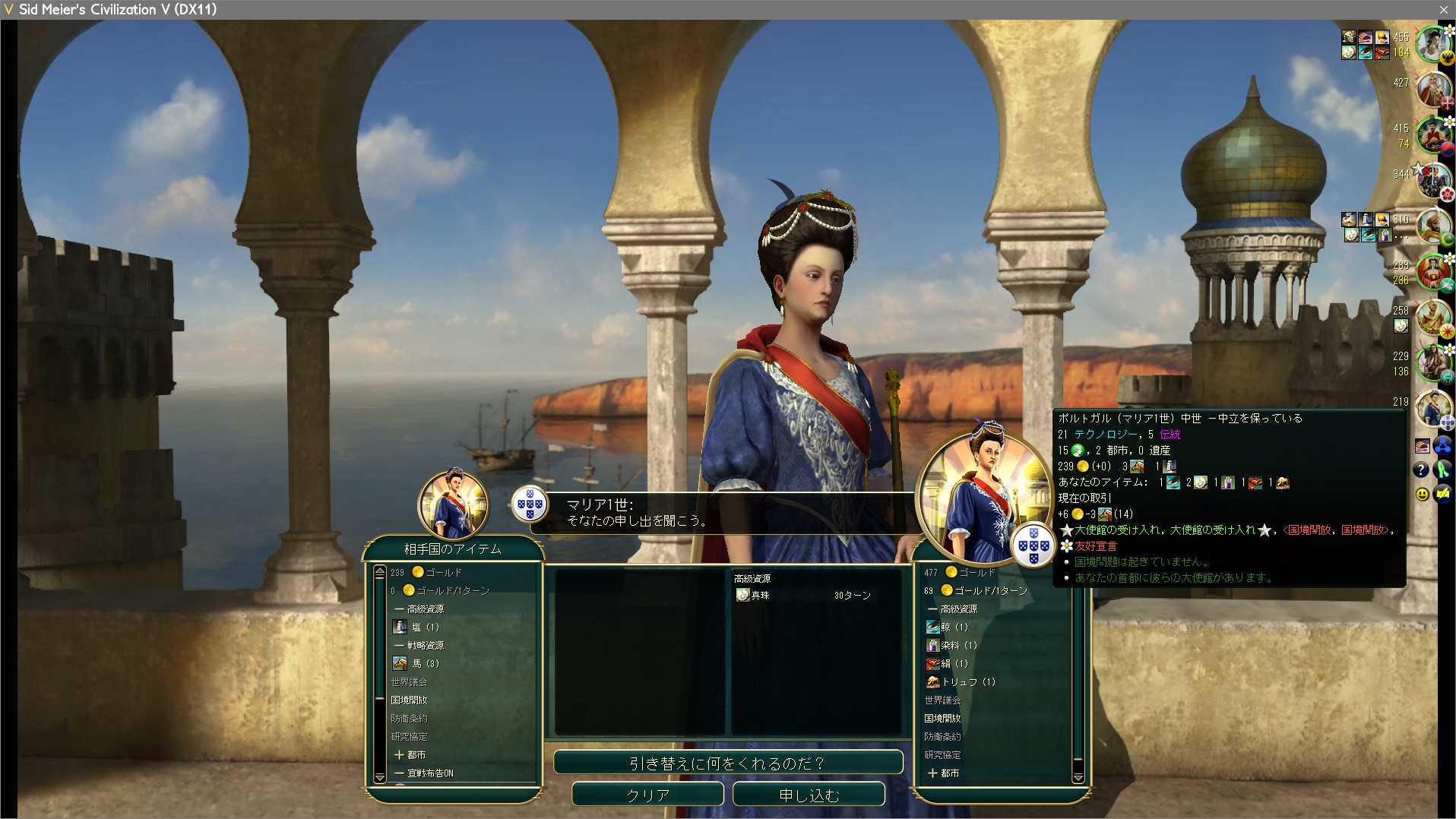This screenshot has height=819, width=1456.
Task: Close the Civilization V window
Action: (x=1443, y=10)
